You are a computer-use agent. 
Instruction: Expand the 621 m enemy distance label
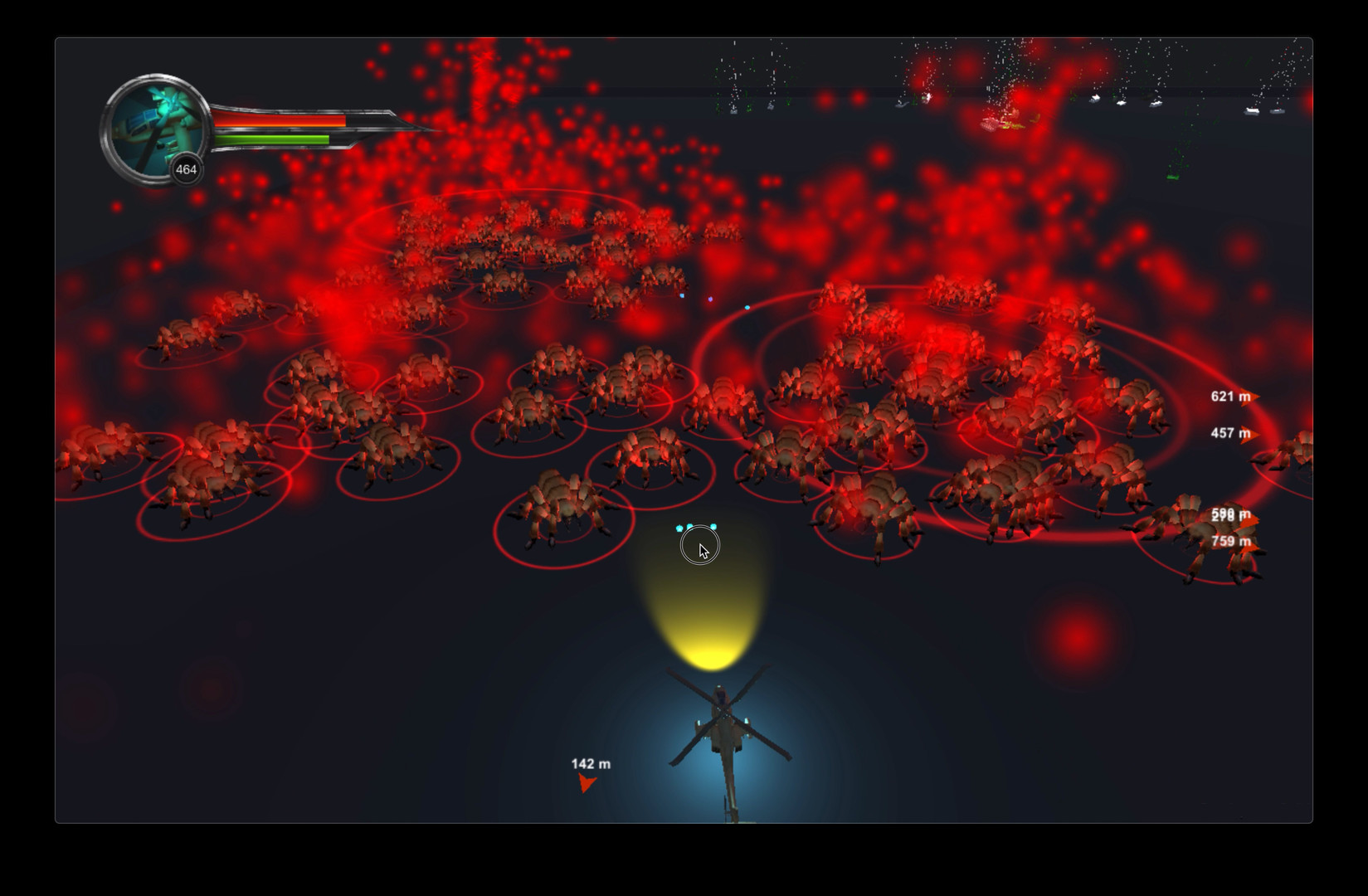pyautogui.click(x=1226, y=397)
